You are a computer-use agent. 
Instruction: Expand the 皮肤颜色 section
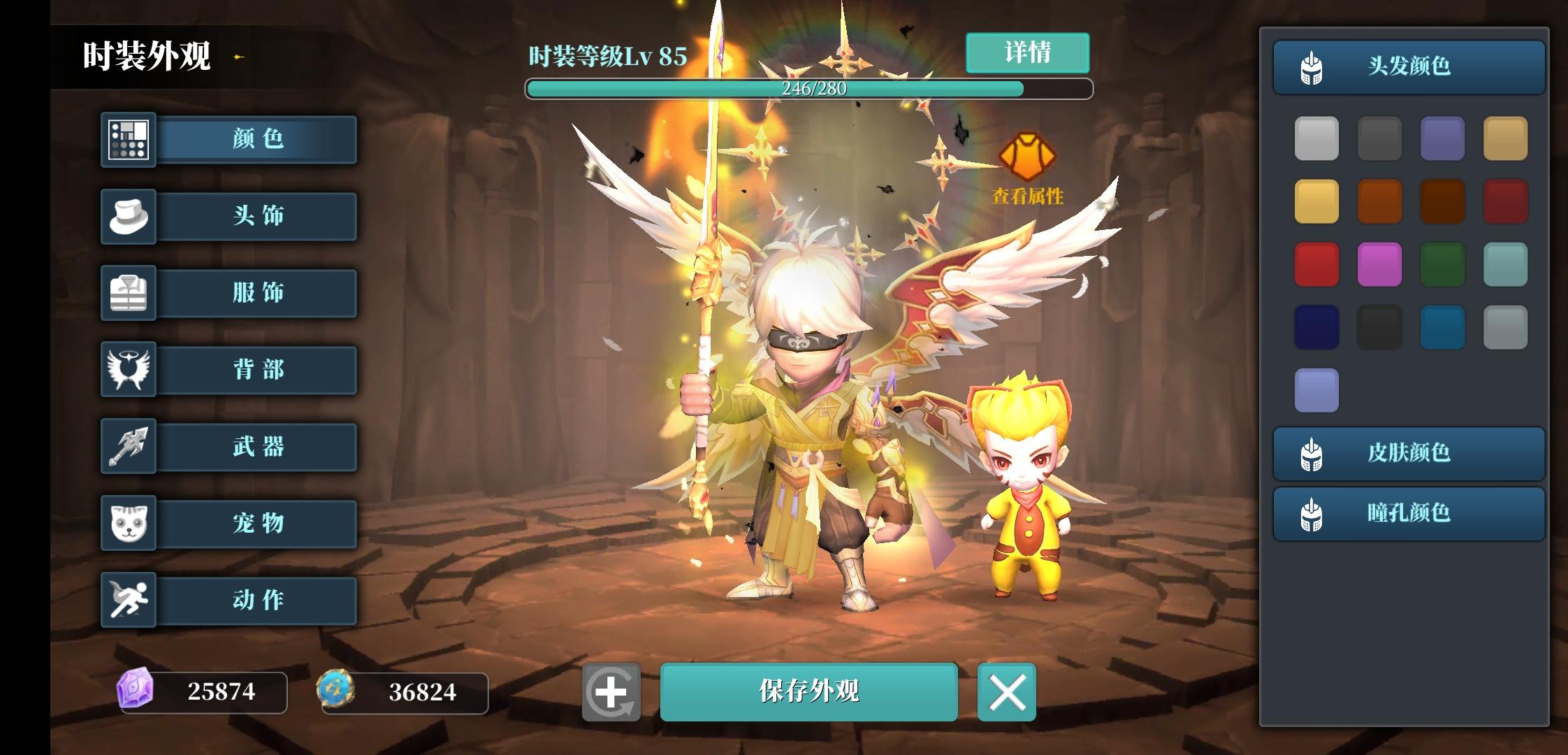(1408, 454)
